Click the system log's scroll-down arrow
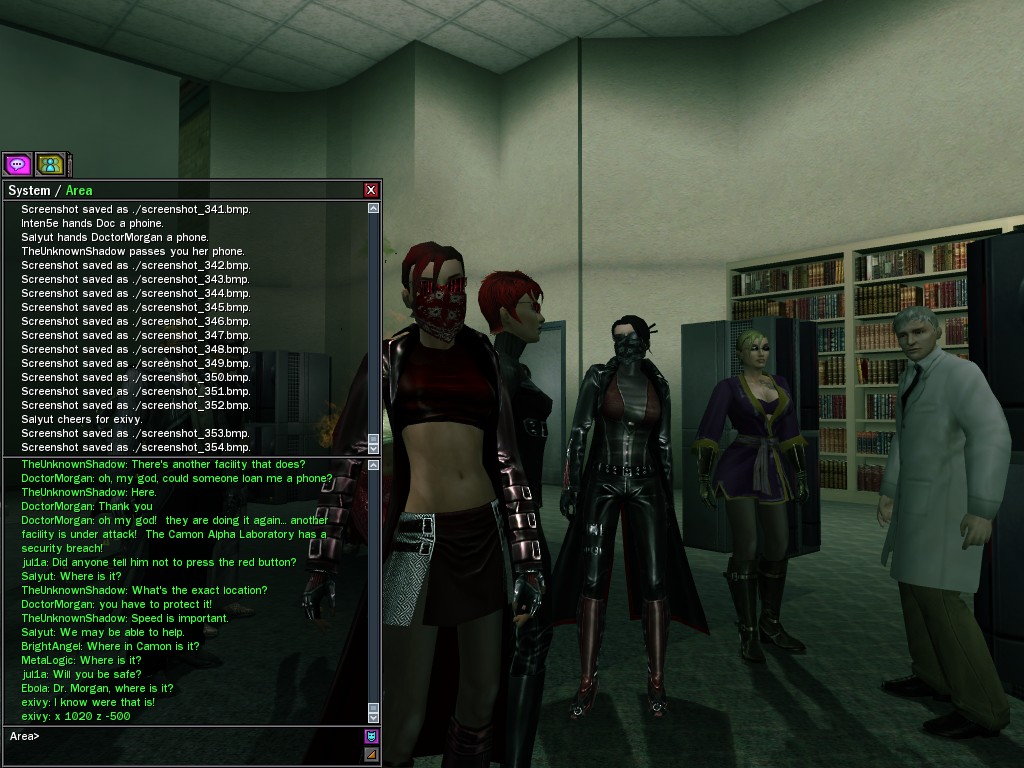The height and width of the screenshot is (768, 1024). 374,449
